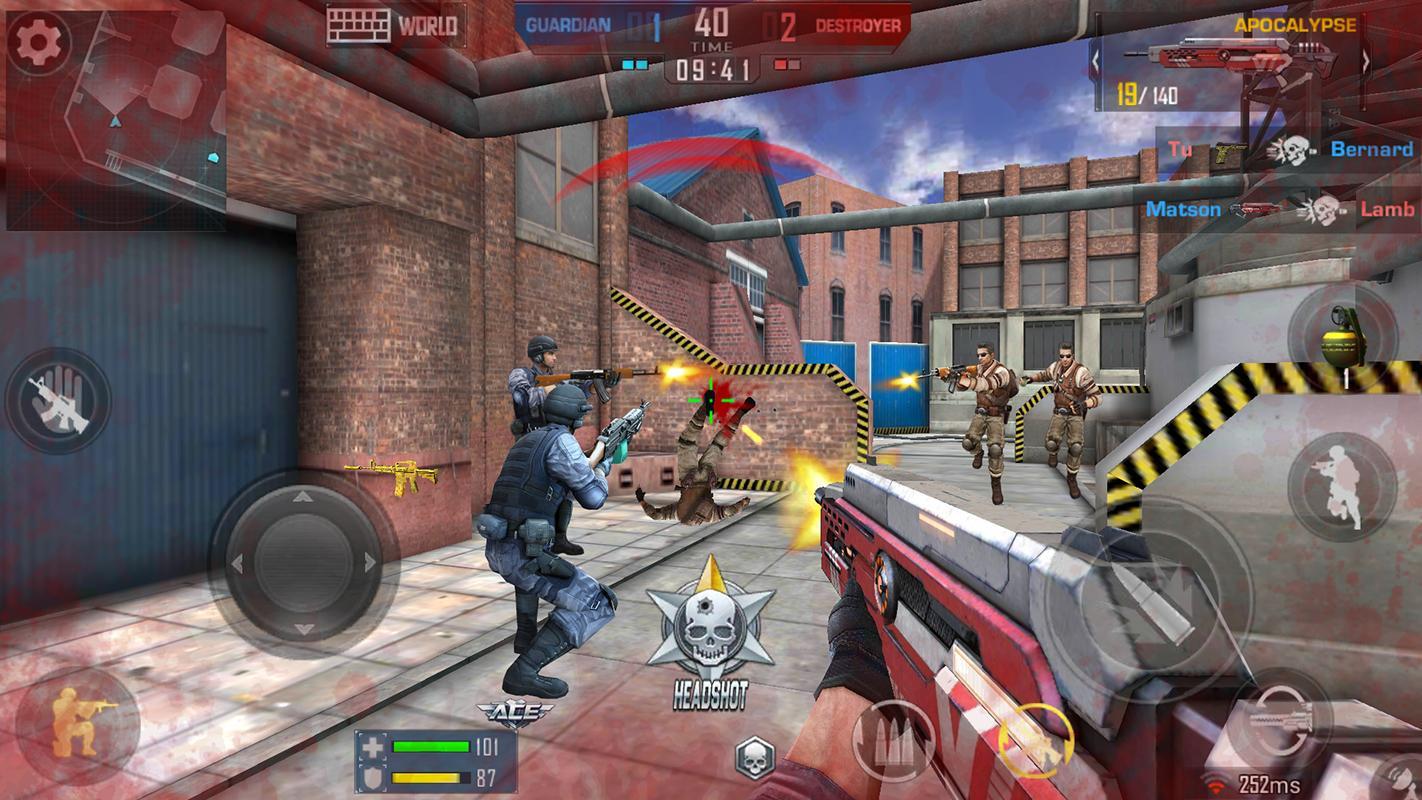Switch to the next weapon with right arrow

(x=1366, y=60)
